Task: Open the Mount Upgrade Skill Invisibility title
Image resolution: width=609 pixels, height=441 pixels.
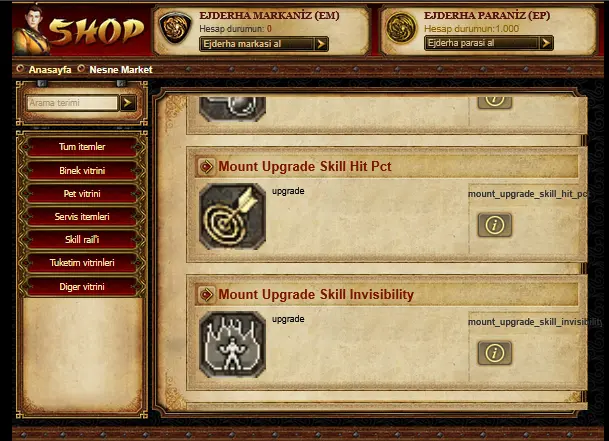Action: (x=315, y=294)
